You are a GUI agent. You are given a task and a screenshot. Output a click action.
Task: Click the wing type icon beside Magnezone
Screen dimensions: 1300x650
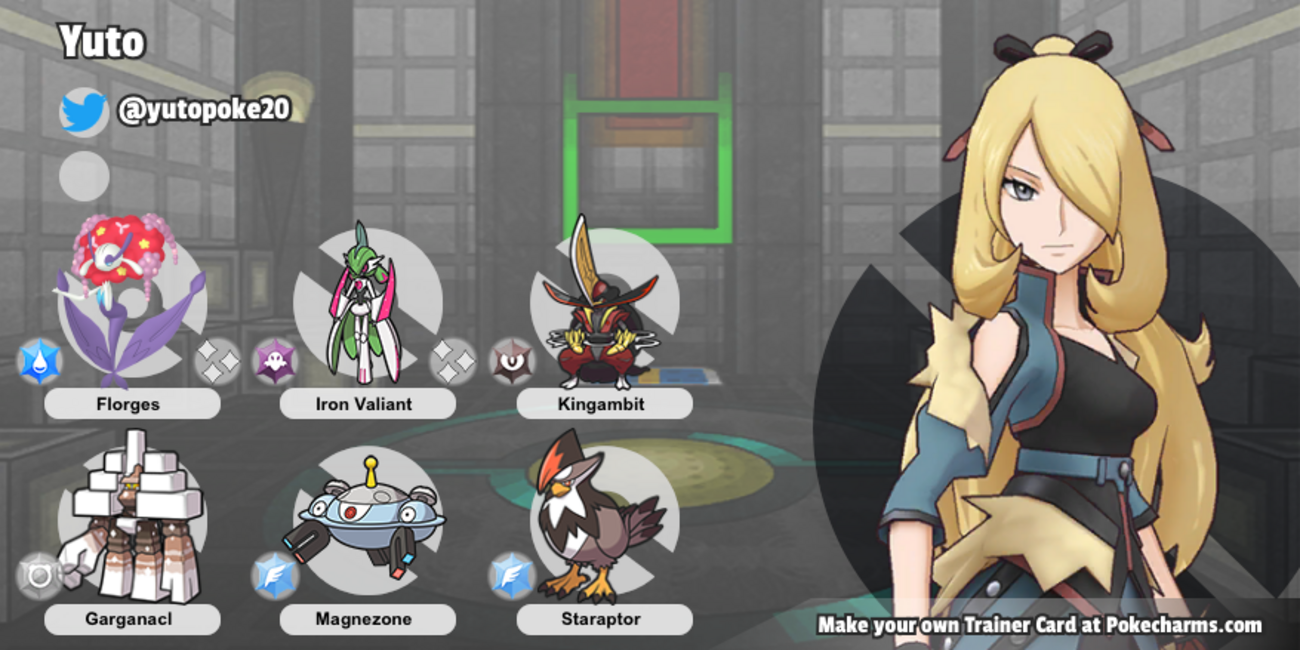click(x=274, y=576)
